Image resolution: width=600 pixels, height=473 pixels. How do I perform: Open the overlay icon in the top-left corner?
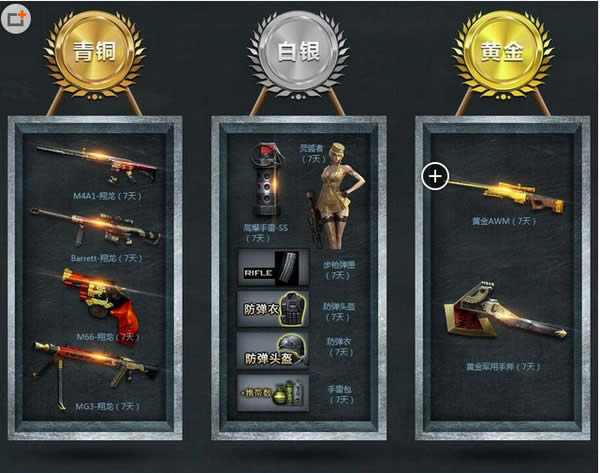(14, 19)
